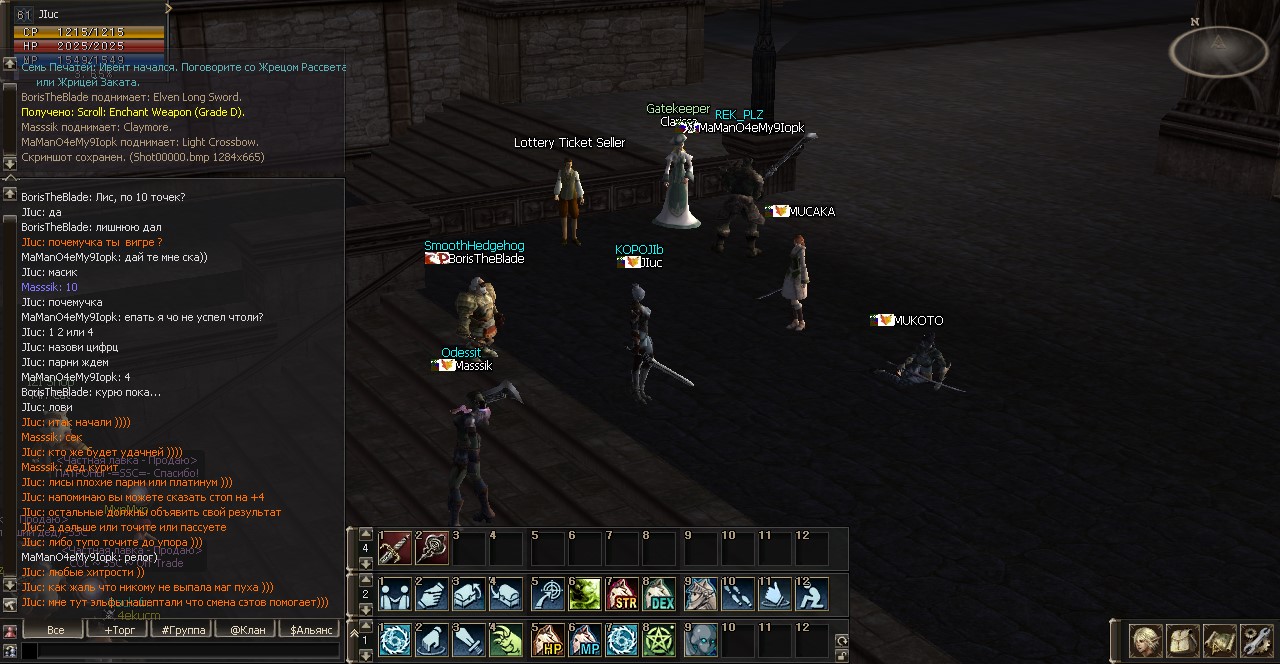Activate the MP wolf skill icon
Screen dimensions: 1280x664
pos(584,640)
